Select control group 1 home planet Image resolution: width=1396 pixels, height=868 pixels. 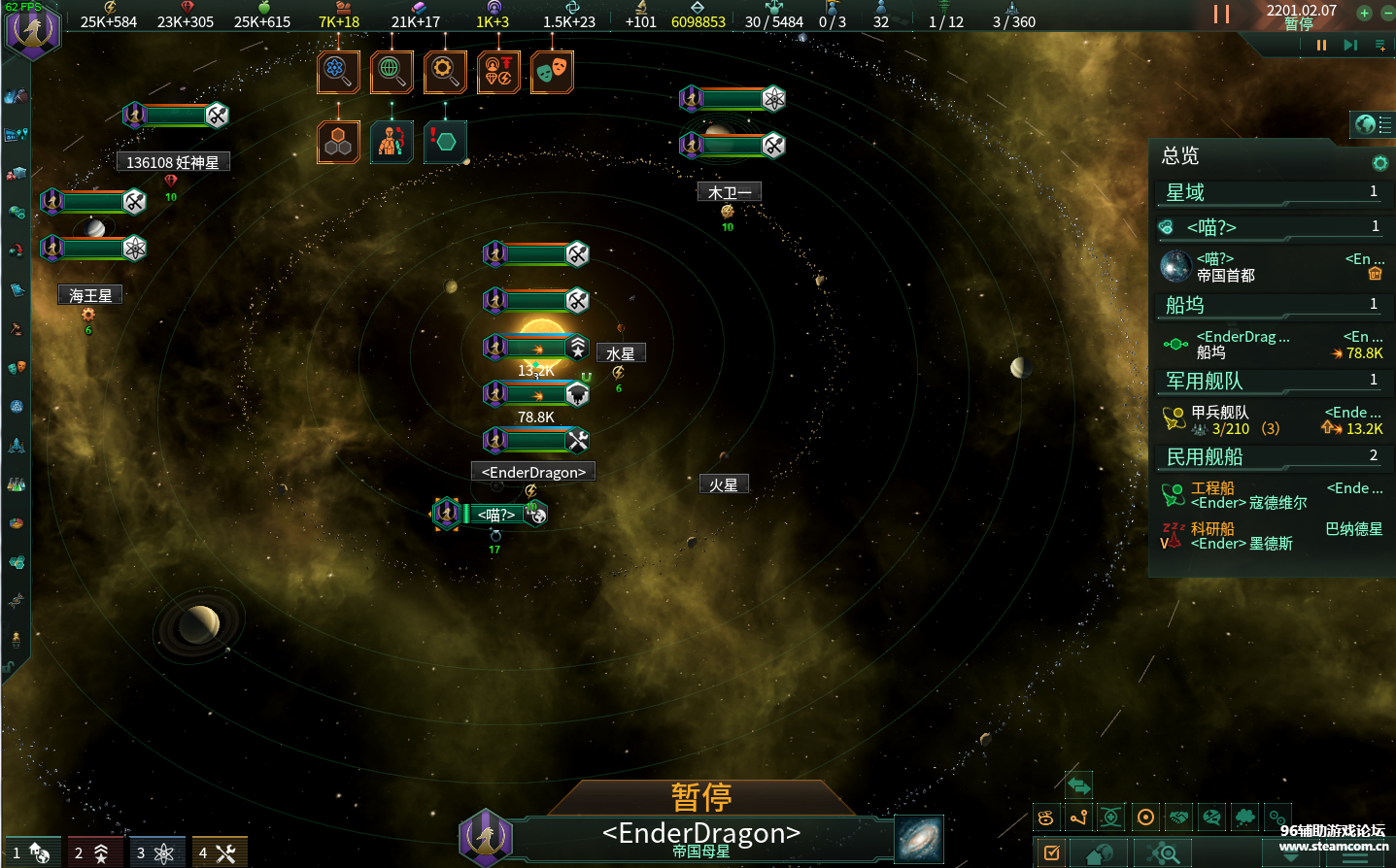click(32, 853)
